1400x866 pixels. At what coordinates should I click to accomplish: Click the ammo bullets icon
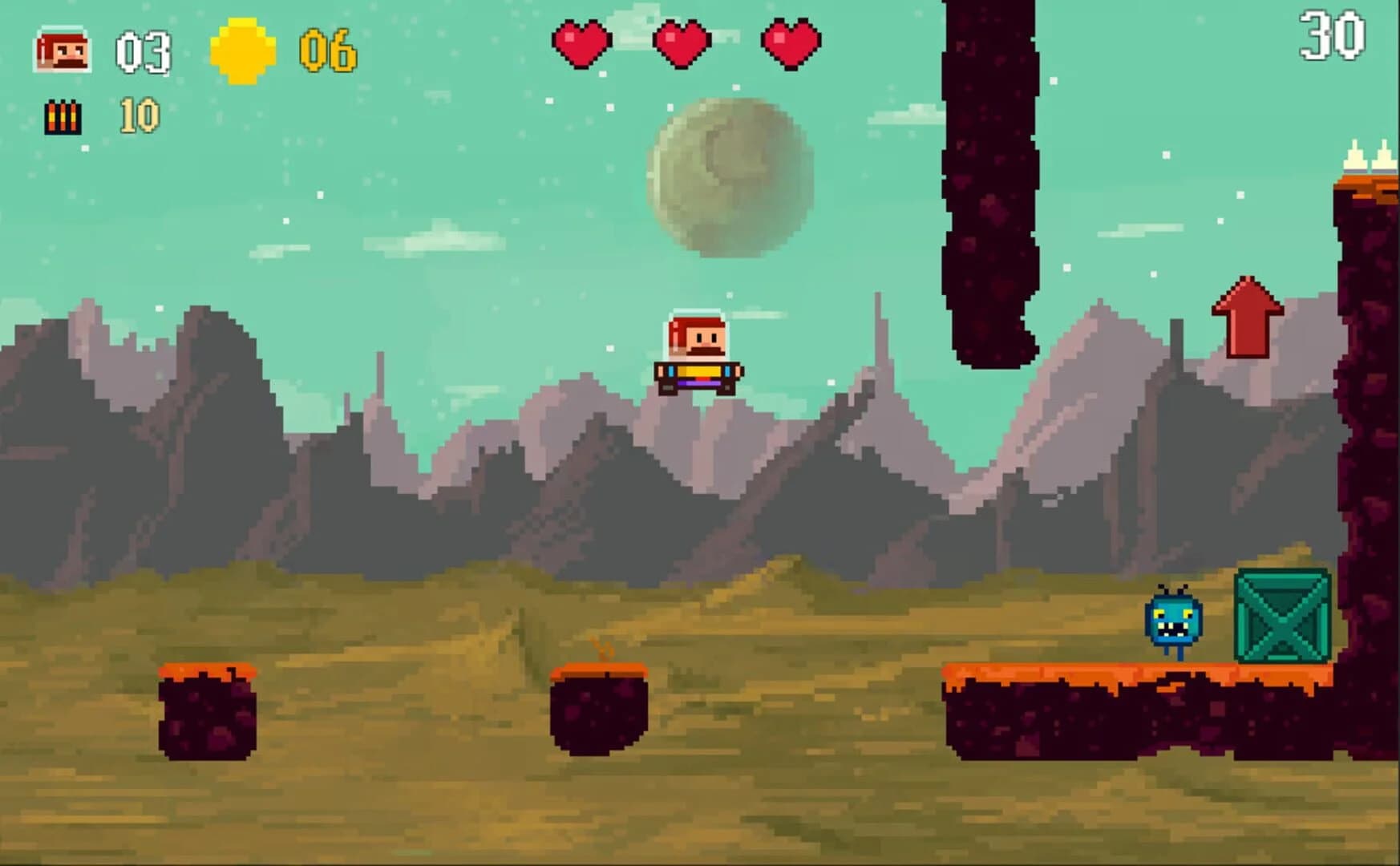[x=62, y=116]
